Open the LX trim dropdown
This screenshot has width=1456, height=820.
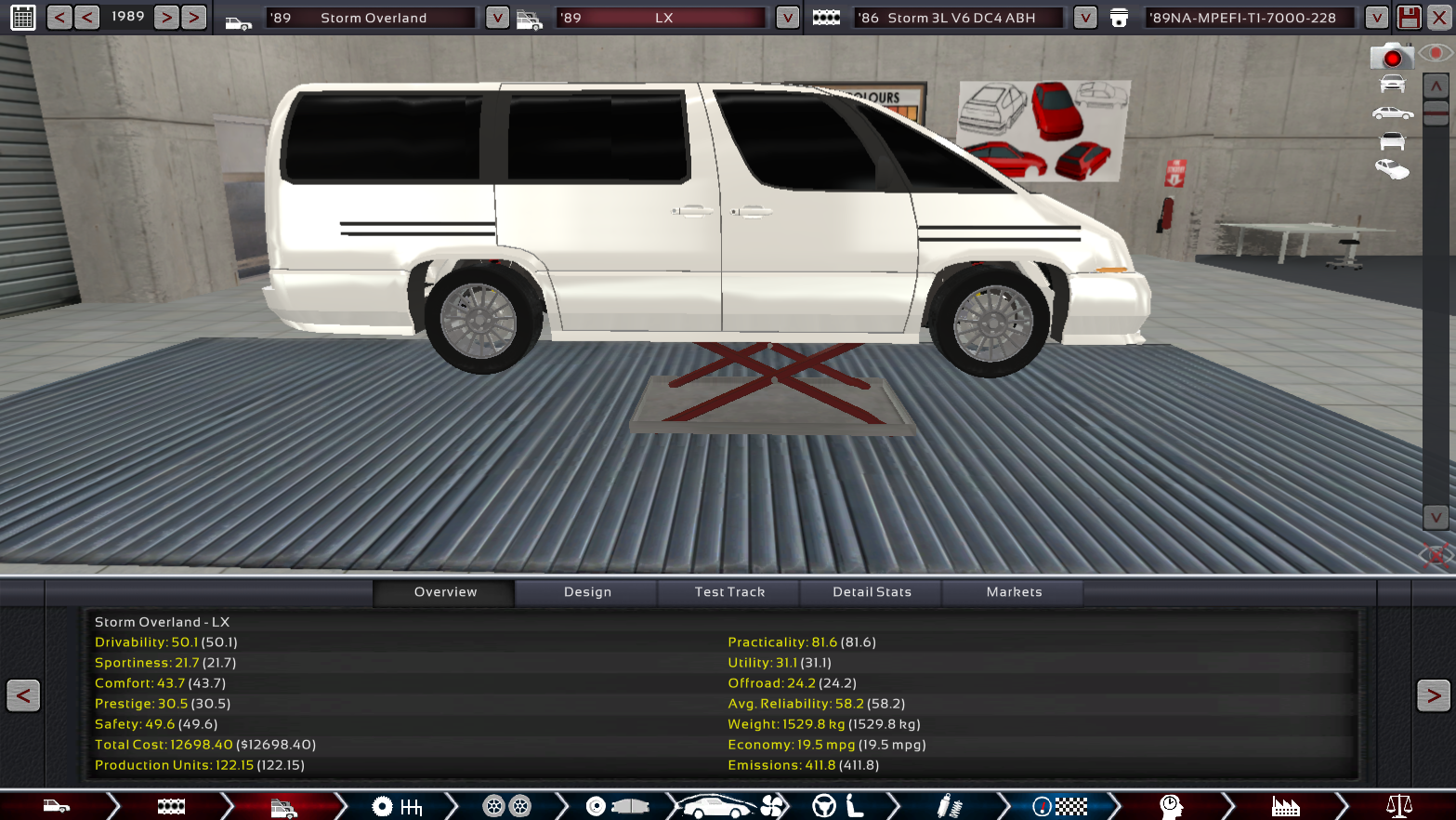787,18
